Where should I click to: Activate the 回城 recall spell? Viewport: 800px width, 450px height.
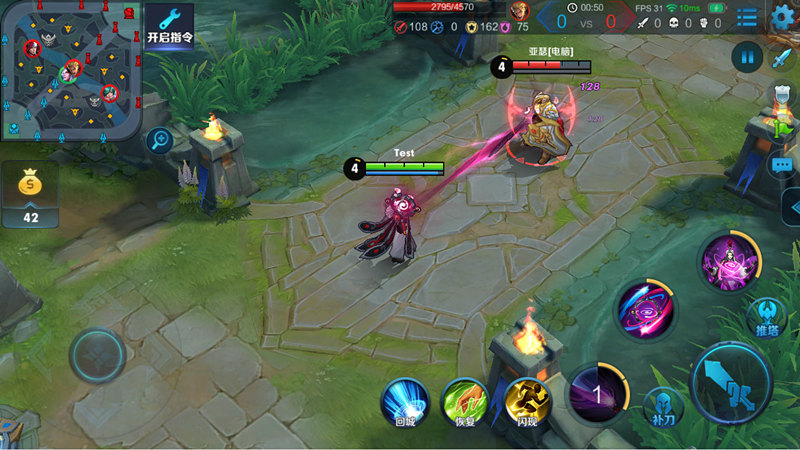(x=404, y=401)
